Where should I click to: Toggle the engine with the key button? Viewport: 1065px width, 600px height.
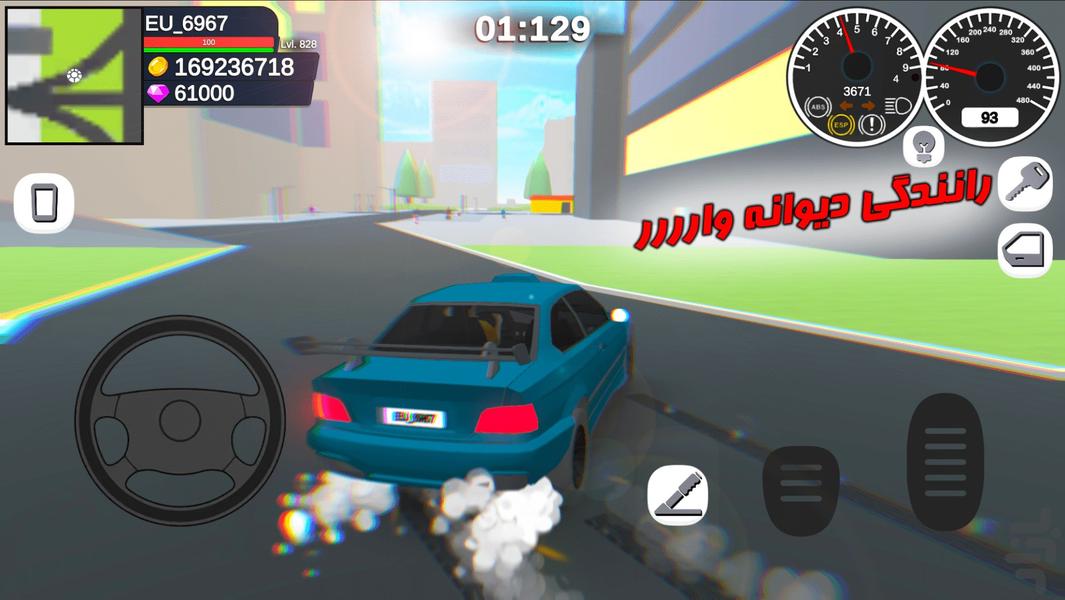click(x=1025, y=184)
